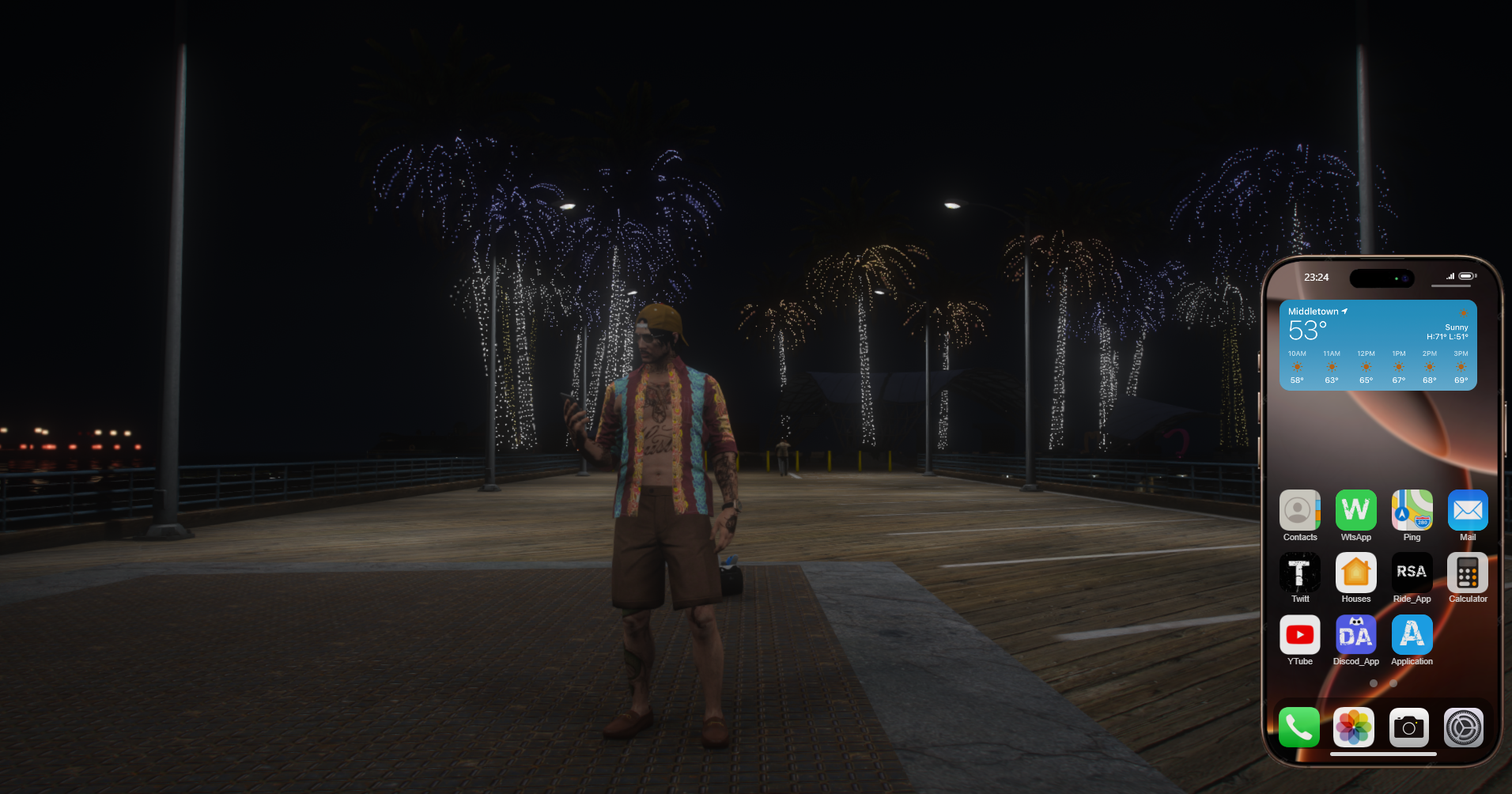The height and width of the screenshot is (794, 1512).
Task: Launch the Twitt app
Action: [x=1299, y=573]
